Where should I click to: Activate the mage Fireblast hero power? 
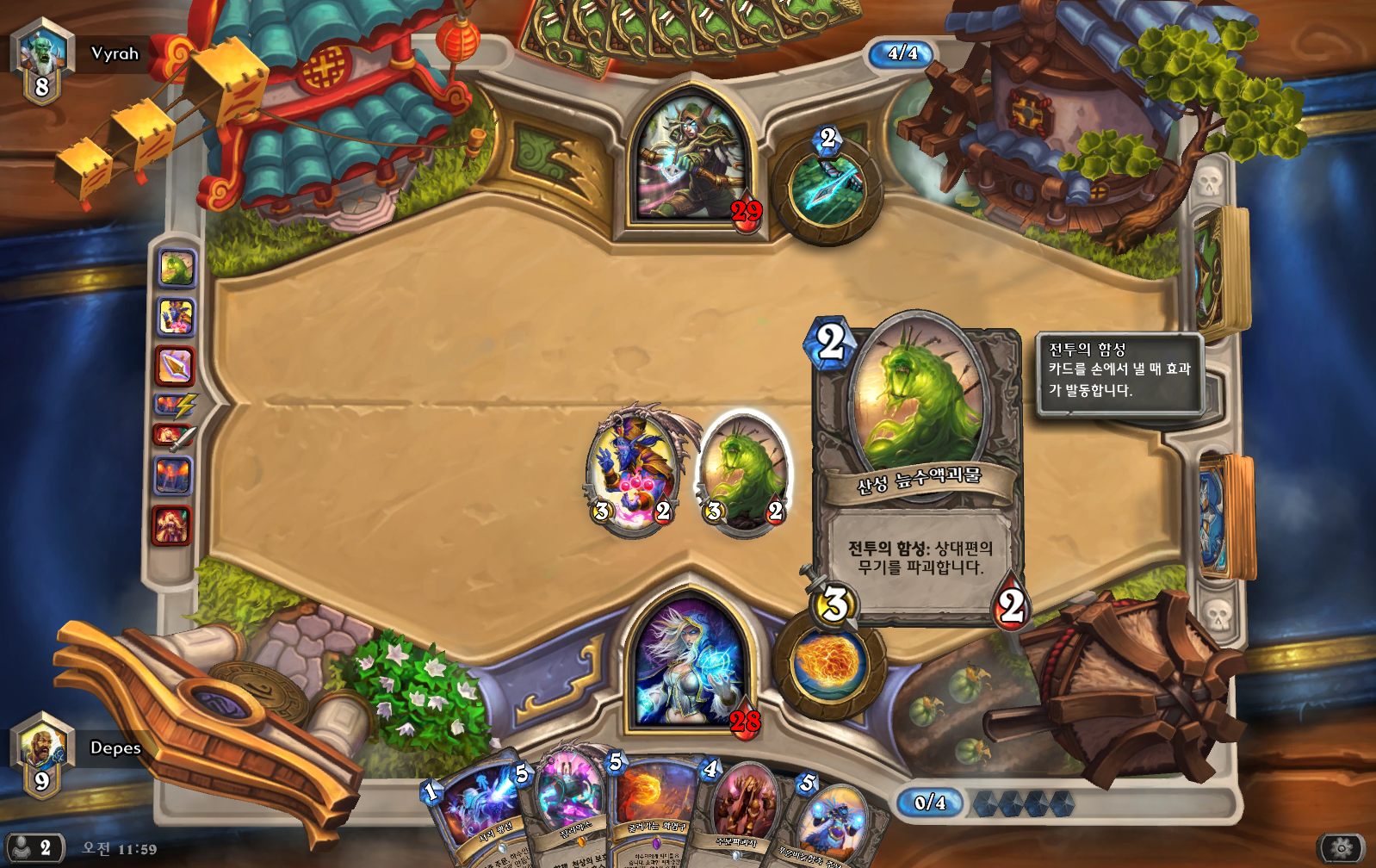click(829, 666)
